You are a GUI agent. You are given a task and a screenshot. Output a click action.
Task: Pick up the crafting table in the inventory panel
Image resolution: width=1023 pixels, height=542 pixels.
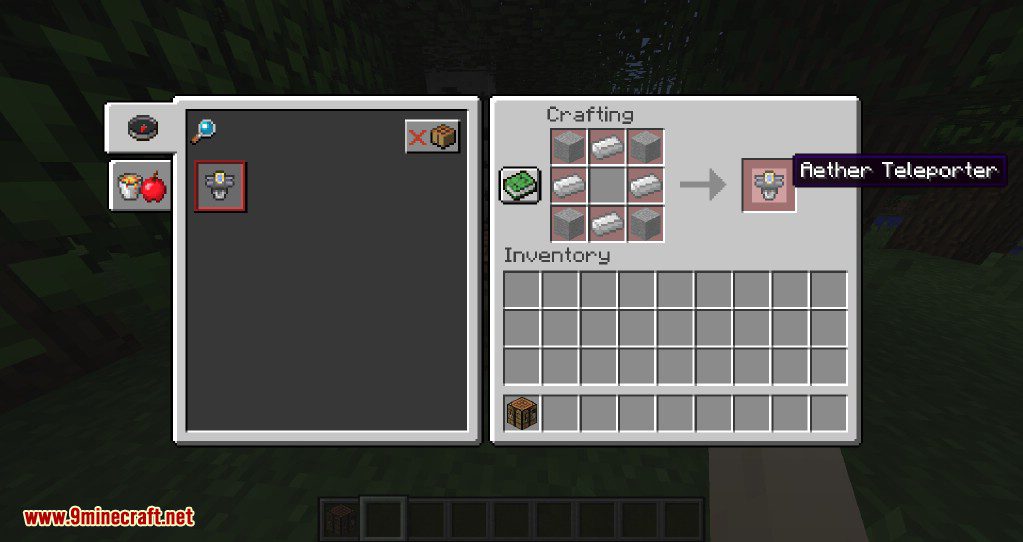522,413
